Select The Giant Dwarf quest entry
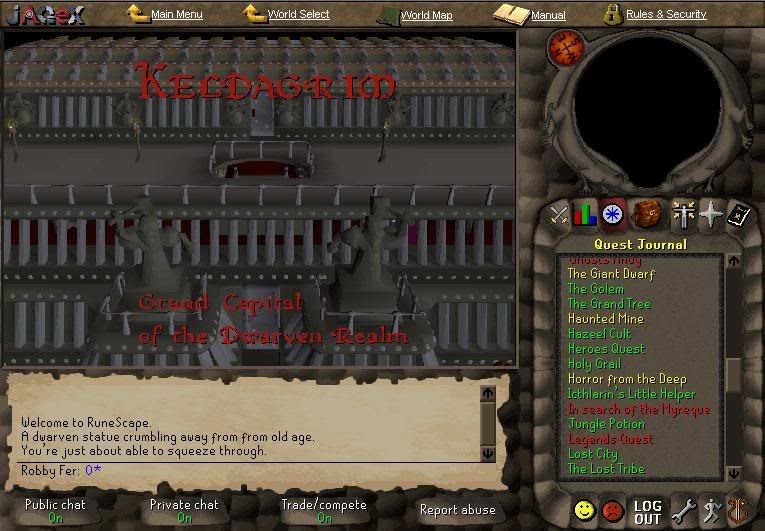 (611, 274)
